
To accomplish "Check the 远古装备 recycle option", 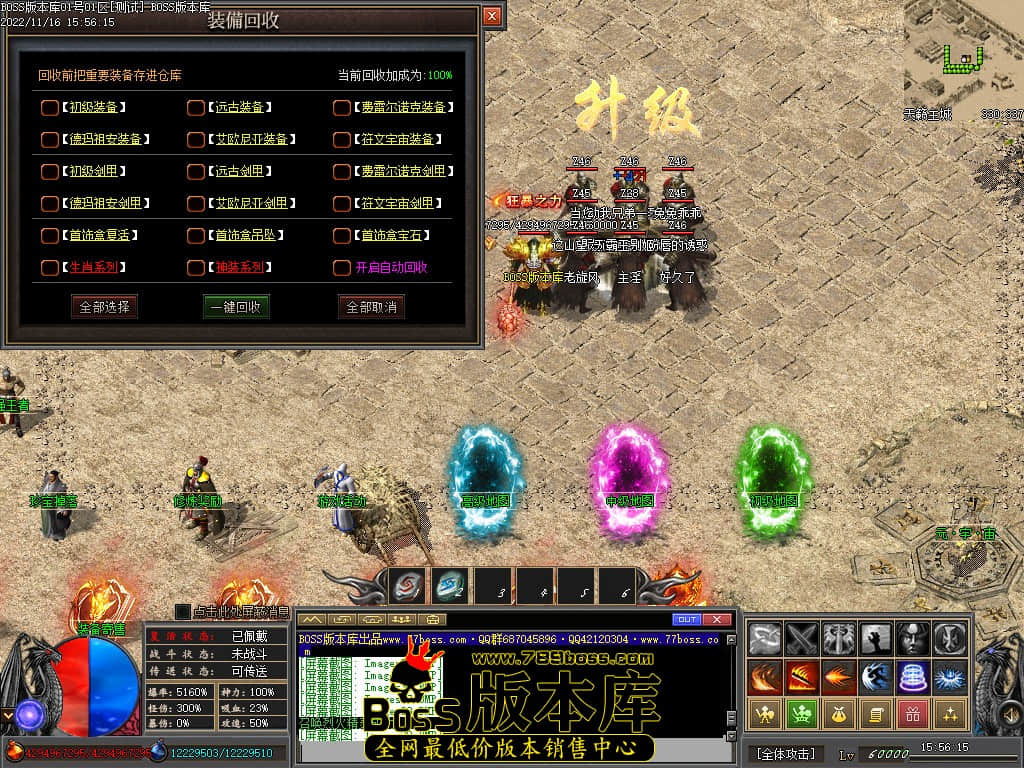I will pyautogui.click(x=196, y=107).
